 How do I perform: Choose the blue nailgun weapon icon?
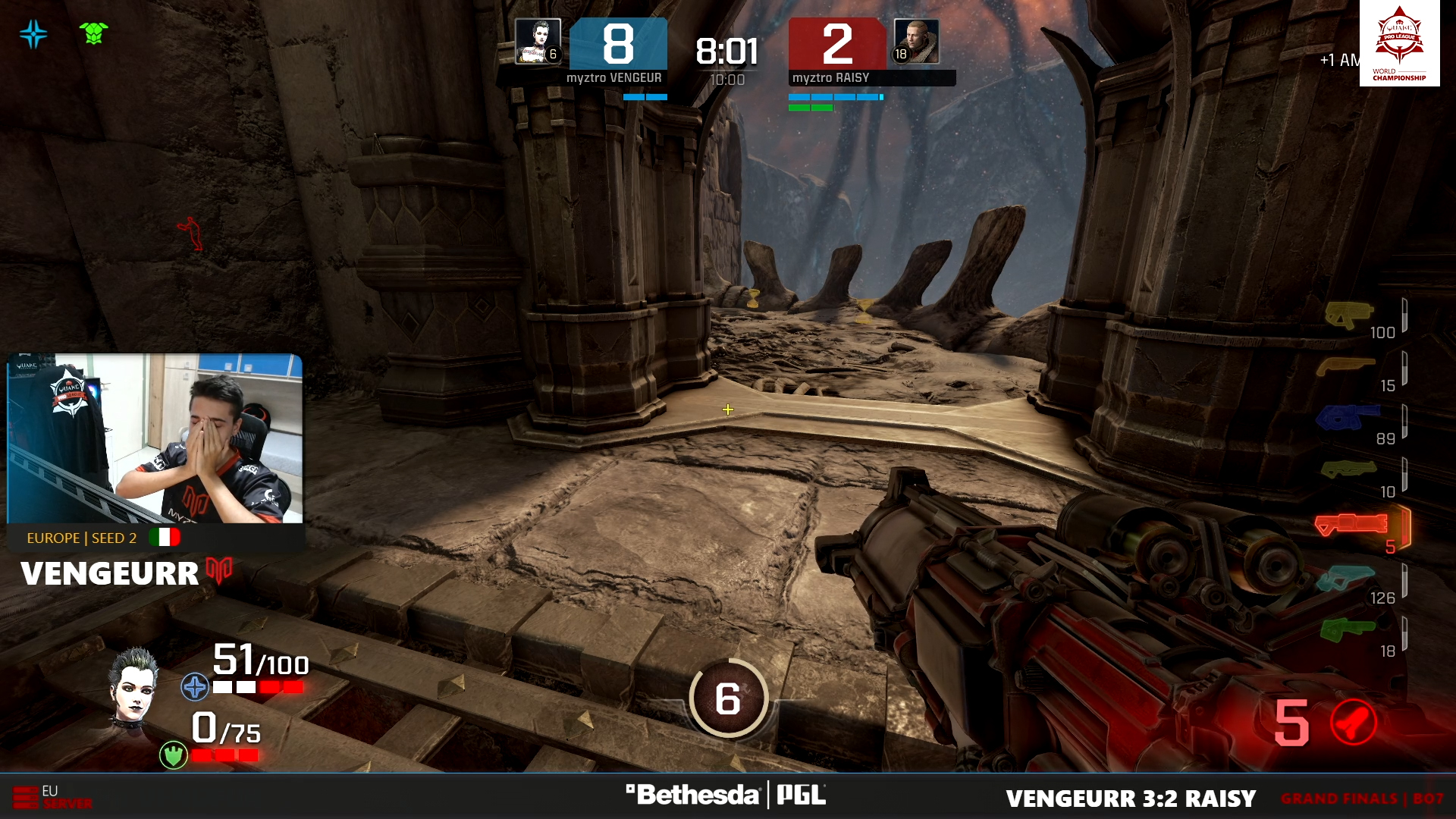click(x=1347, y=417)
